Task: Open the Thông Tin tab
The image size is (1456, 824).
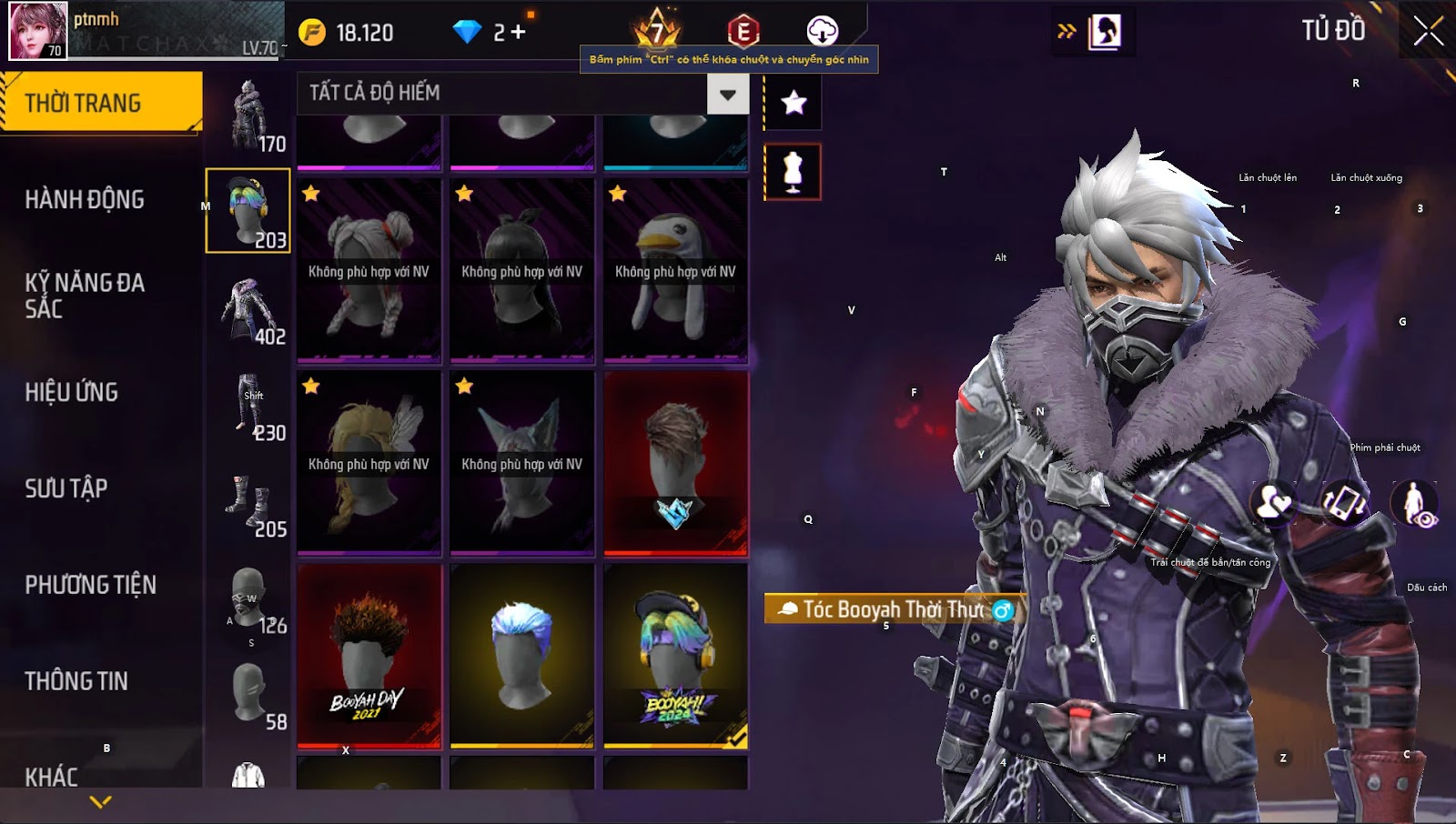Action: pos(76,681)
